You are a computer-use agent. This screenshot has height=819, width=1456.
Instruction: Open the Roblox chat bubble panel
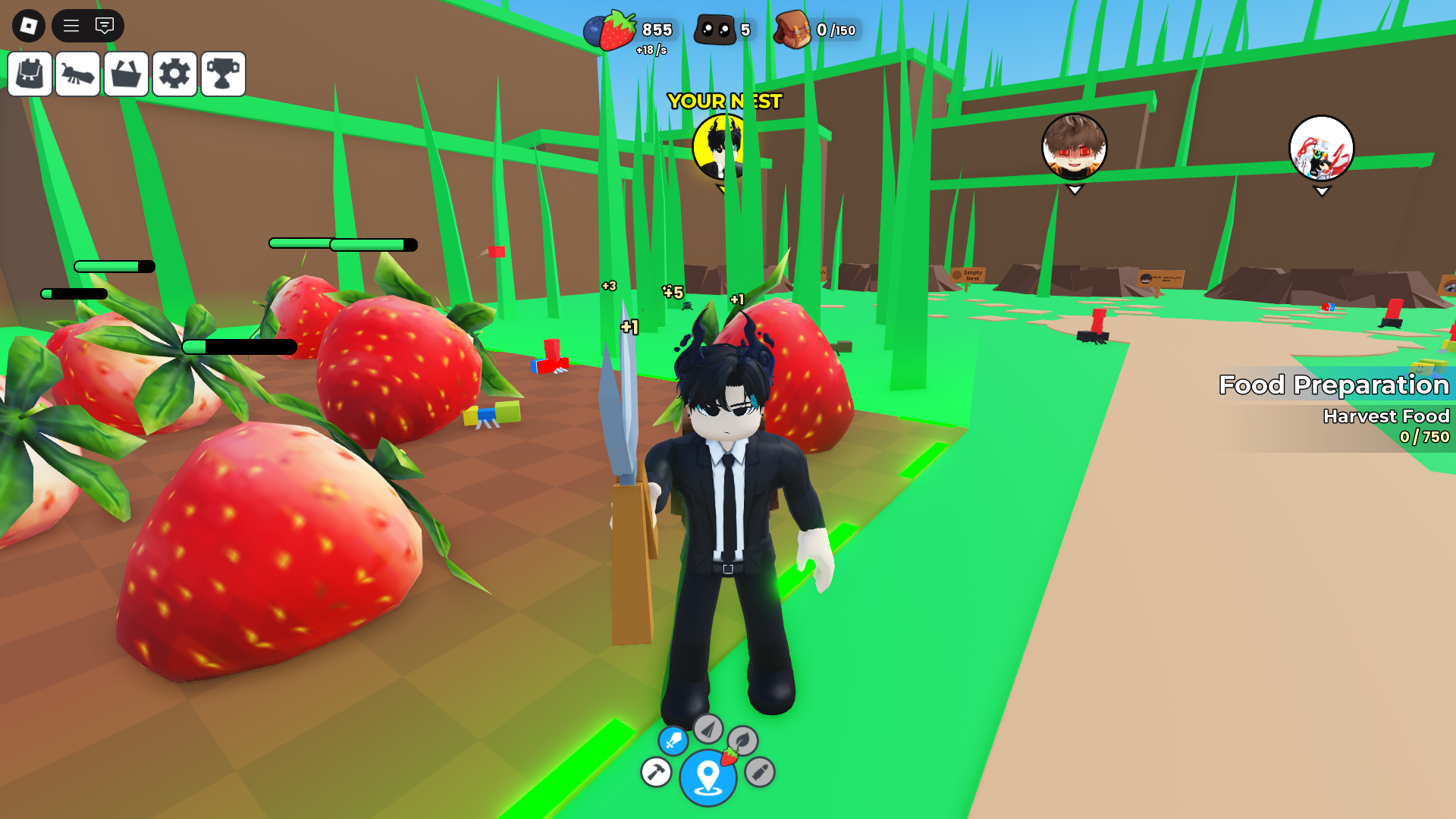point(104,25)
